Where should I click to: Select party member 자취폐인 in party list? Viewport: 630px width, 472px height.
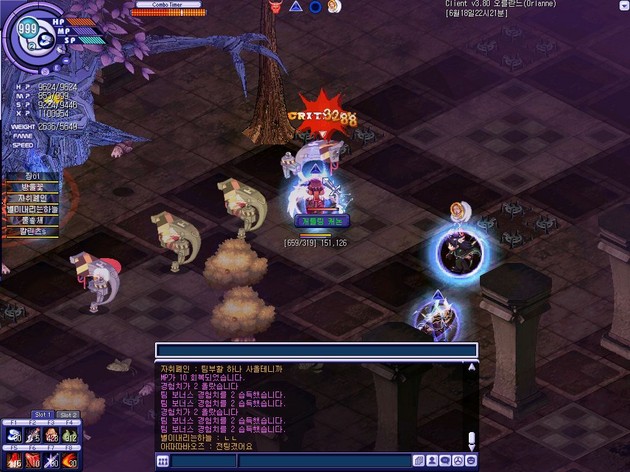coord(33,198)
